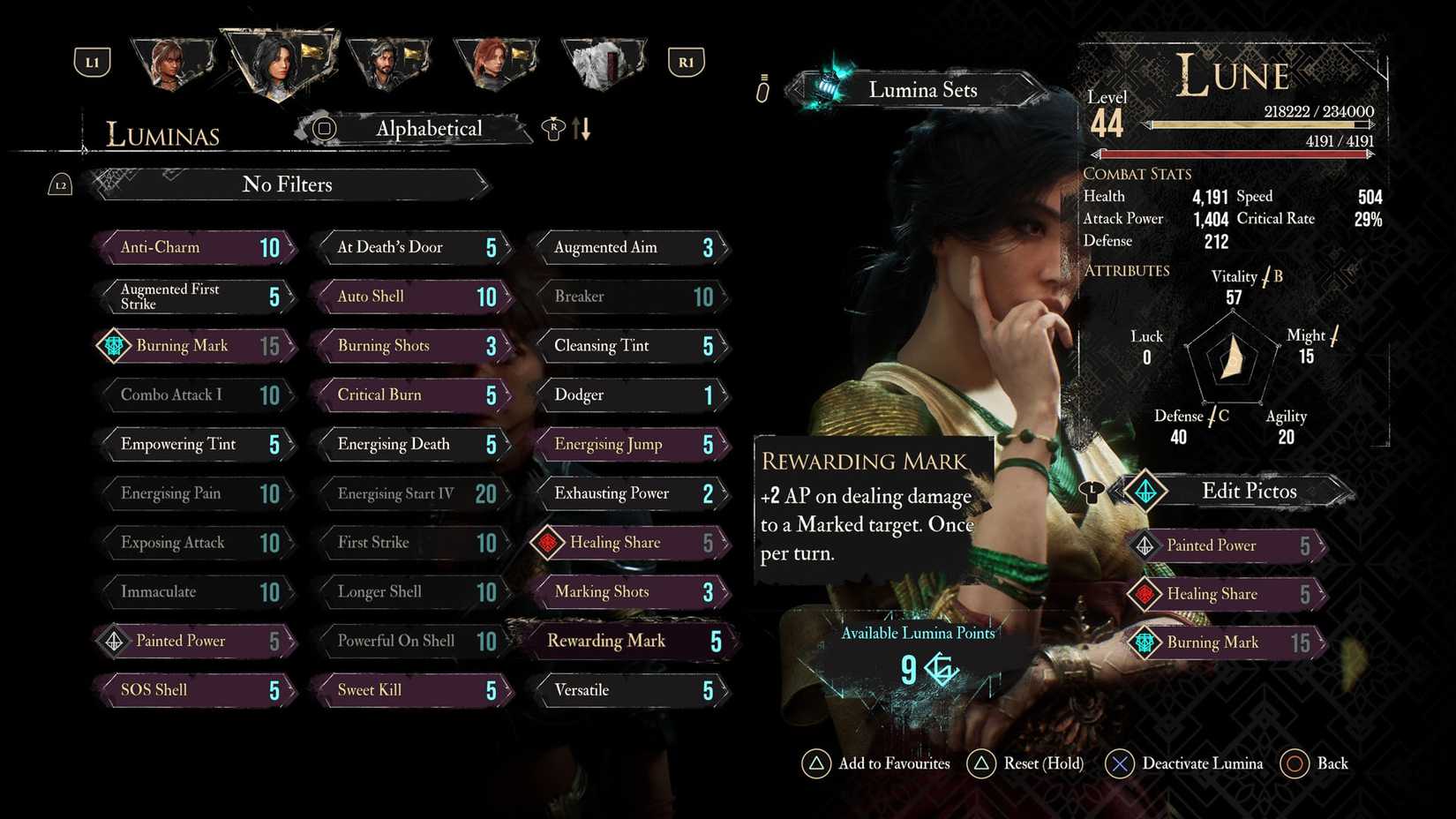This screenshot has height=819, width=1456.
Task: Change the Alphabetical sort option
Action: coord(430,128)
